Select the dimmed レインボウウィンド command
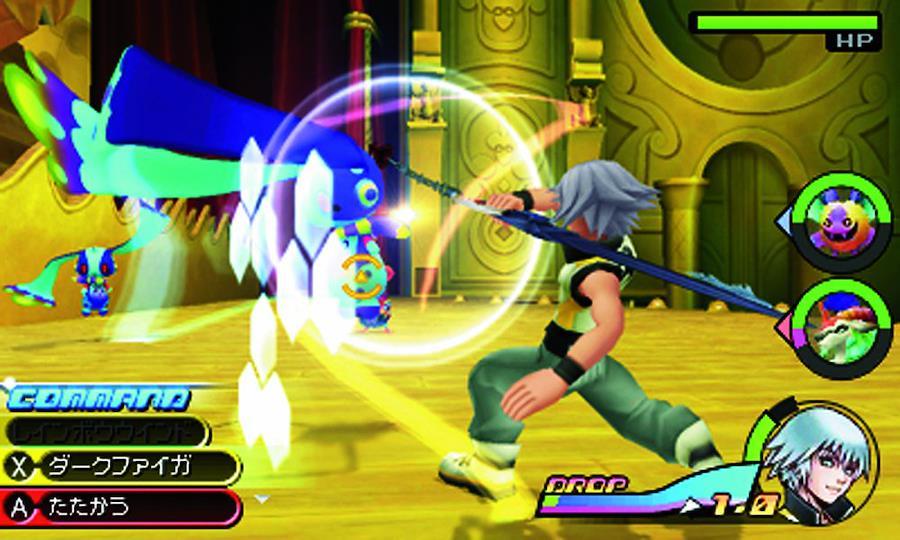 pos(108,431)
